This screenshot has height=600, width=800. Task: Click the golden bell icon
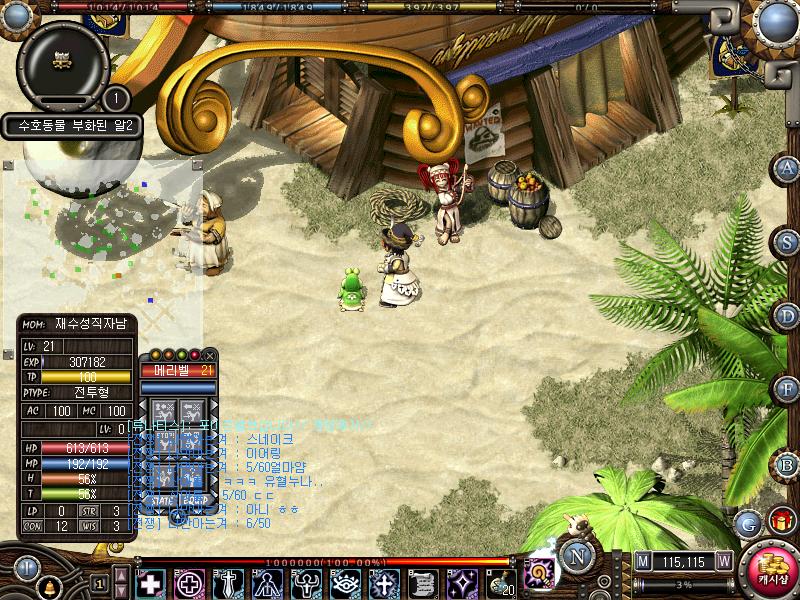(x=49, y=585)
